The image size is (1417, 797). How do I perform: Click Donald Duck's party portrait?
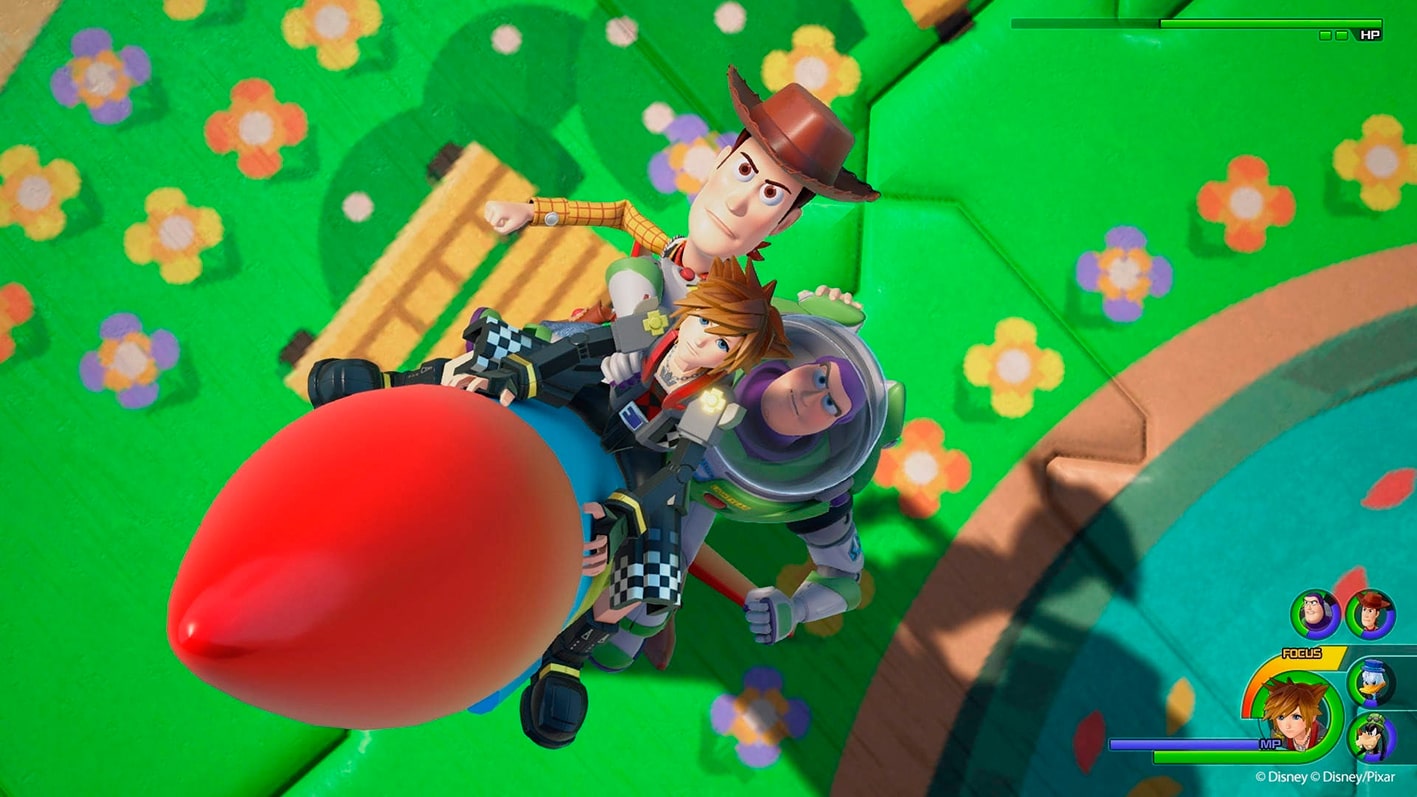point(1372,684)
